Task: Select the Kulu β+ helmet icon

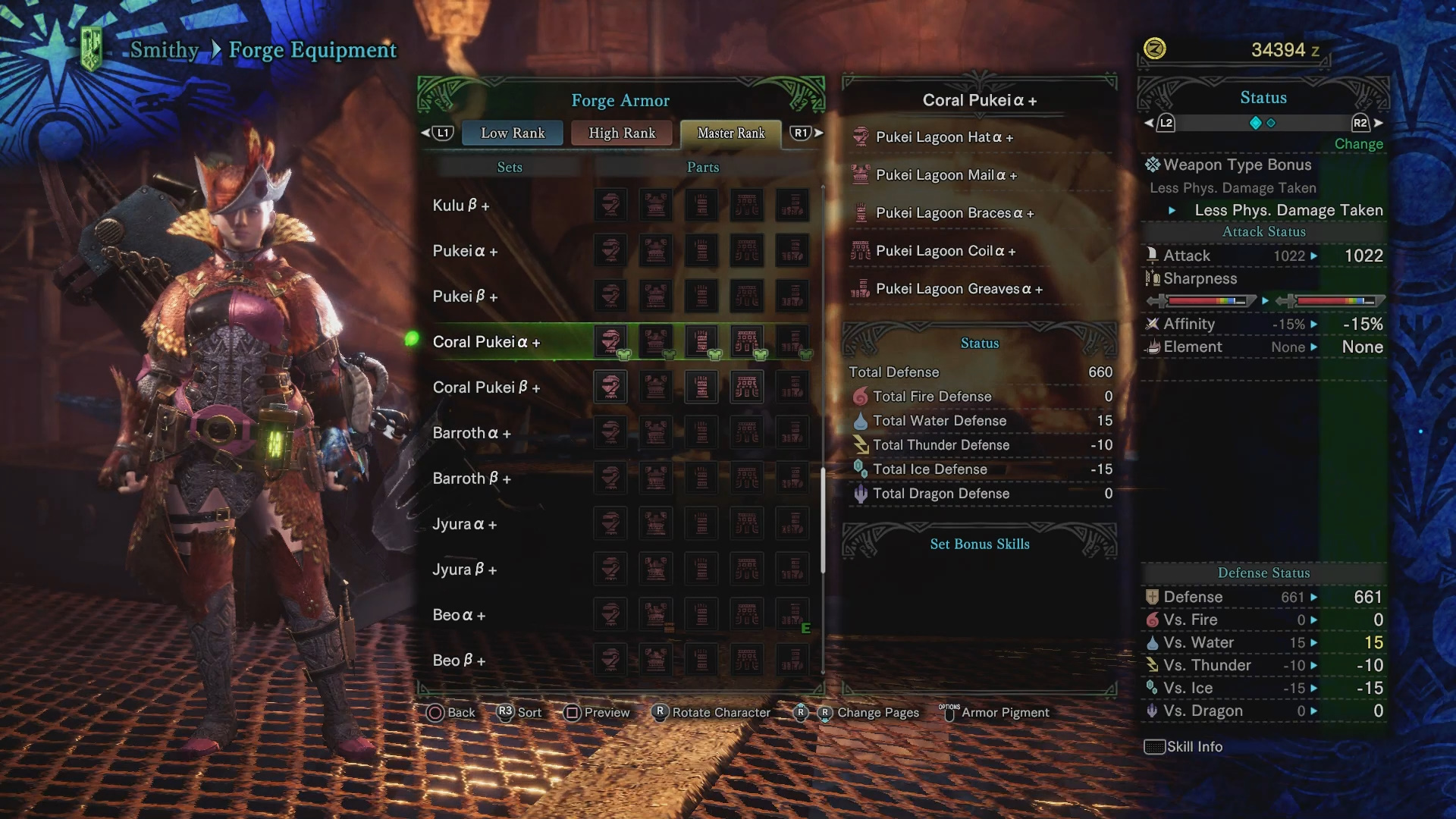Action: point(611,205)
